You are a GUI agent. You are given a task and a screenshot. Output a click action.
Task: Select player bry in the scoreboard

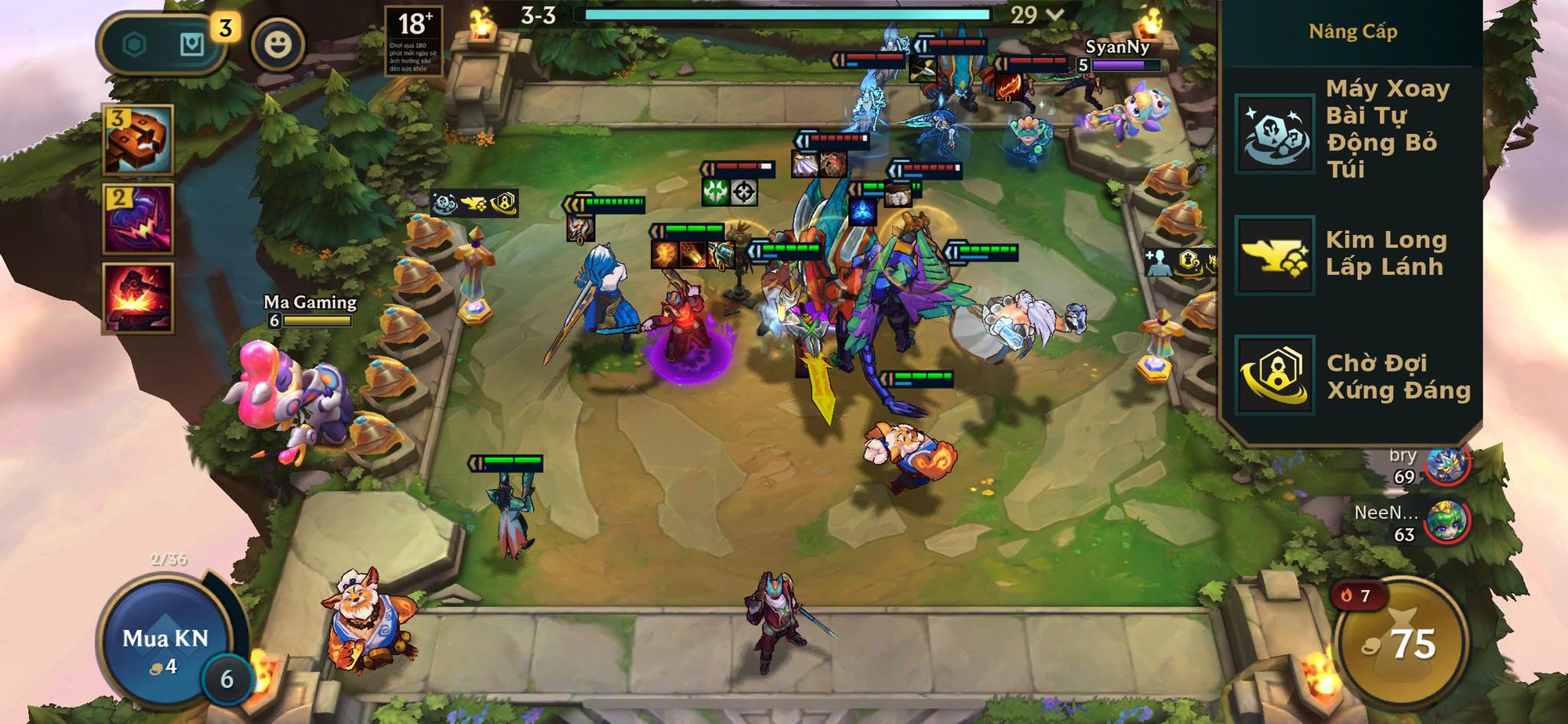[1445, 465]
